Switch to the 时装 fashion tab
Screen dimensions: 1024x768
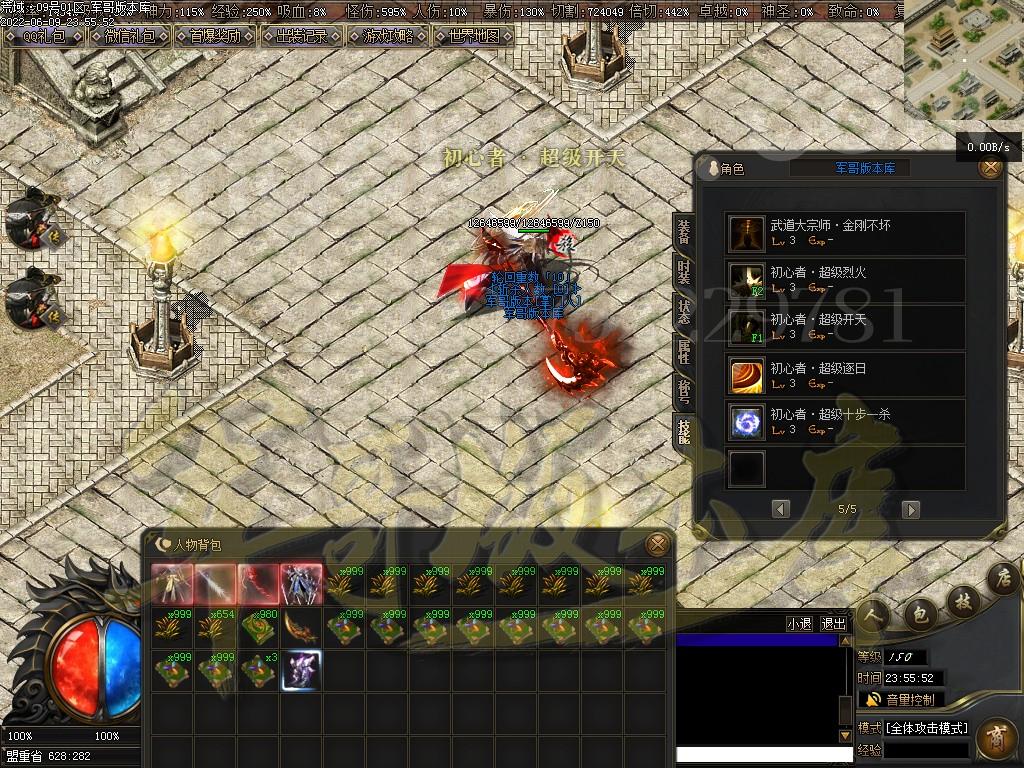[684, 271]
